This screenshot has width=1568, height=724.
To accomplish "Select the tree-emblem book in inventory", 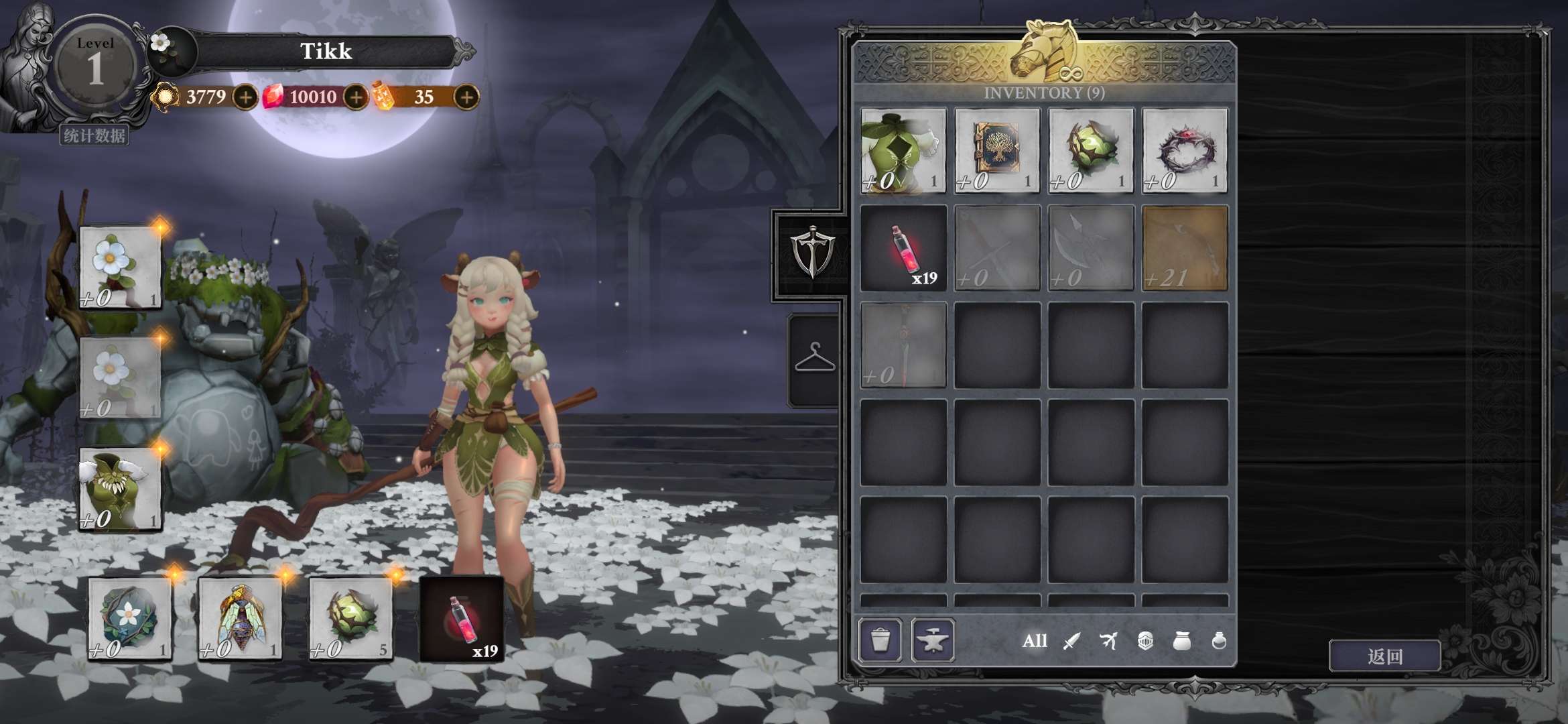I will coord(997,151).
